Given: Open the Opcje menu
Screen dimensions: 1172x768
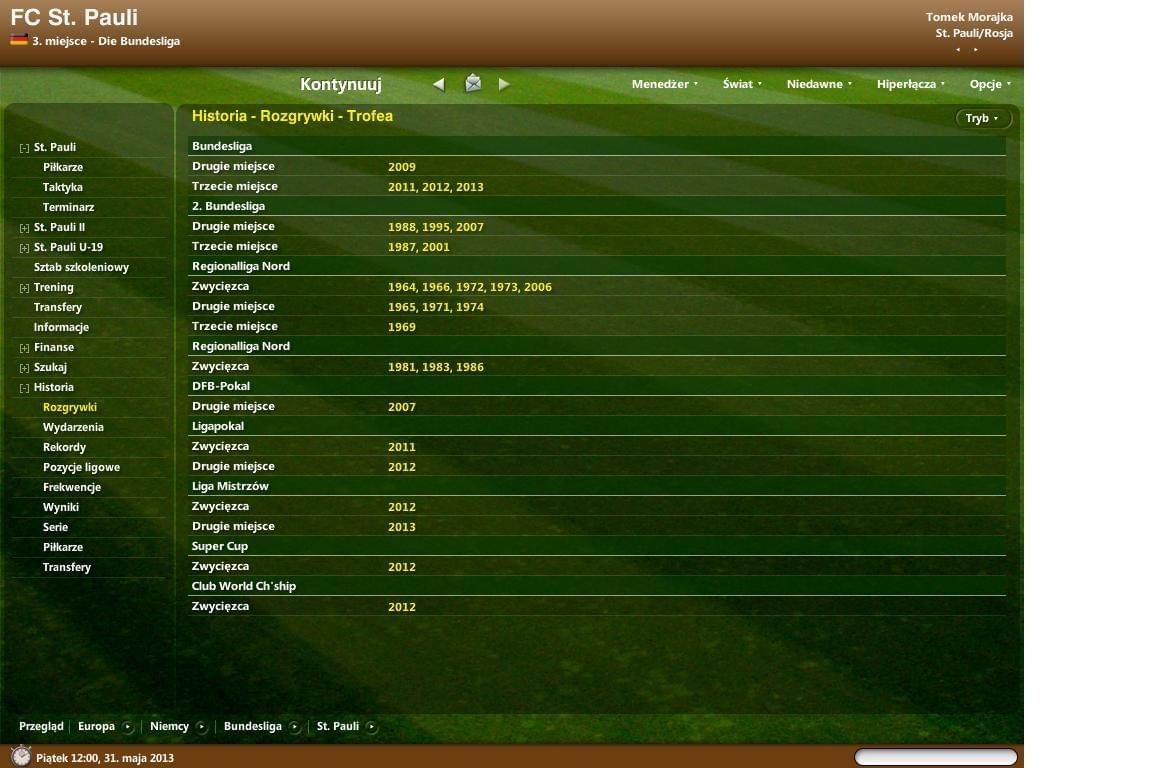Looking at the screenshot, I should [x=990, y=85].
